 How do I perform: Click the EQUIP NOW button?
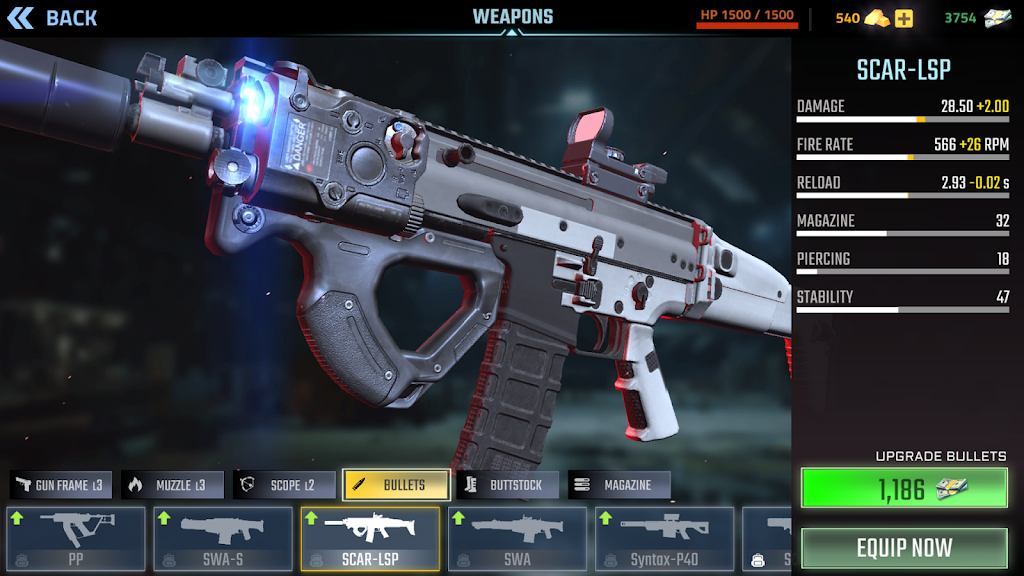coord(904,547)
